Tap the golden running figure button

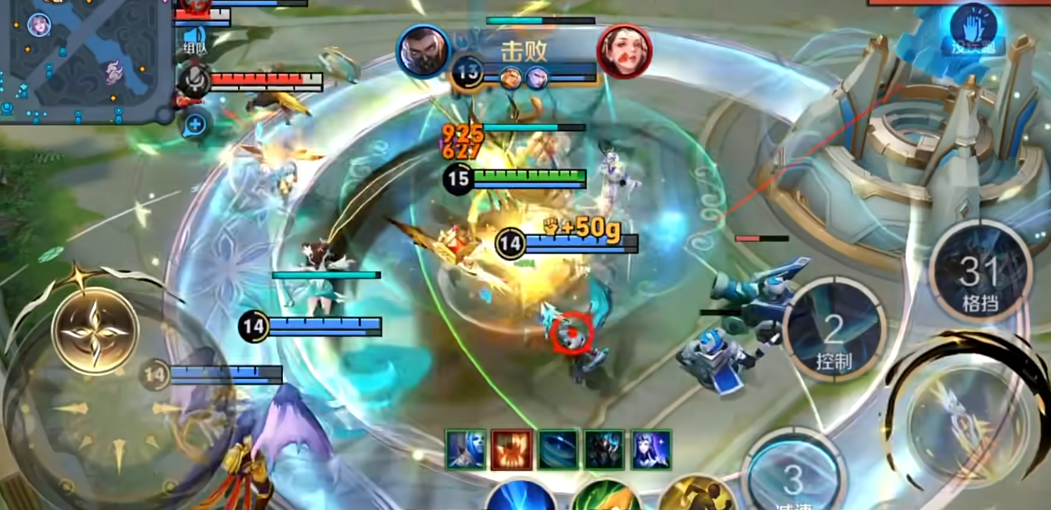tap(697, 497)
